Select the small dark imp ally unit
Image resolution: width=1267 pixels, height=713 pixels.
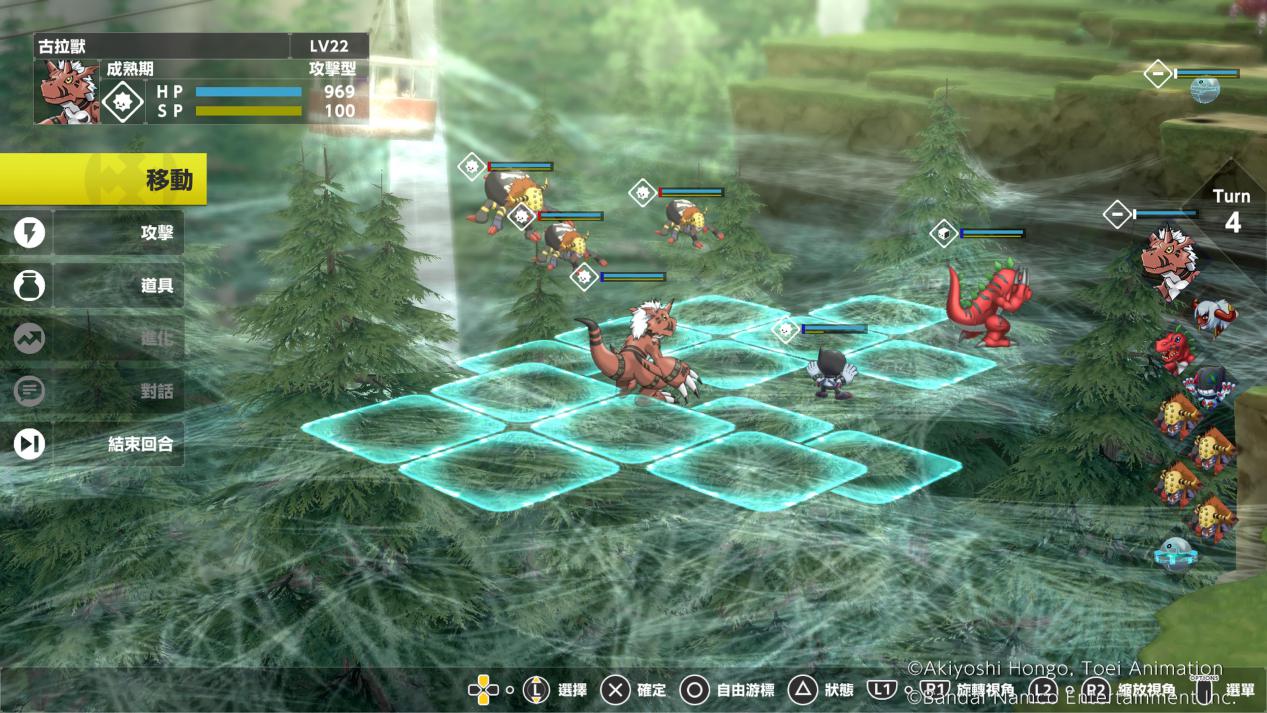[x=832, y=372]
